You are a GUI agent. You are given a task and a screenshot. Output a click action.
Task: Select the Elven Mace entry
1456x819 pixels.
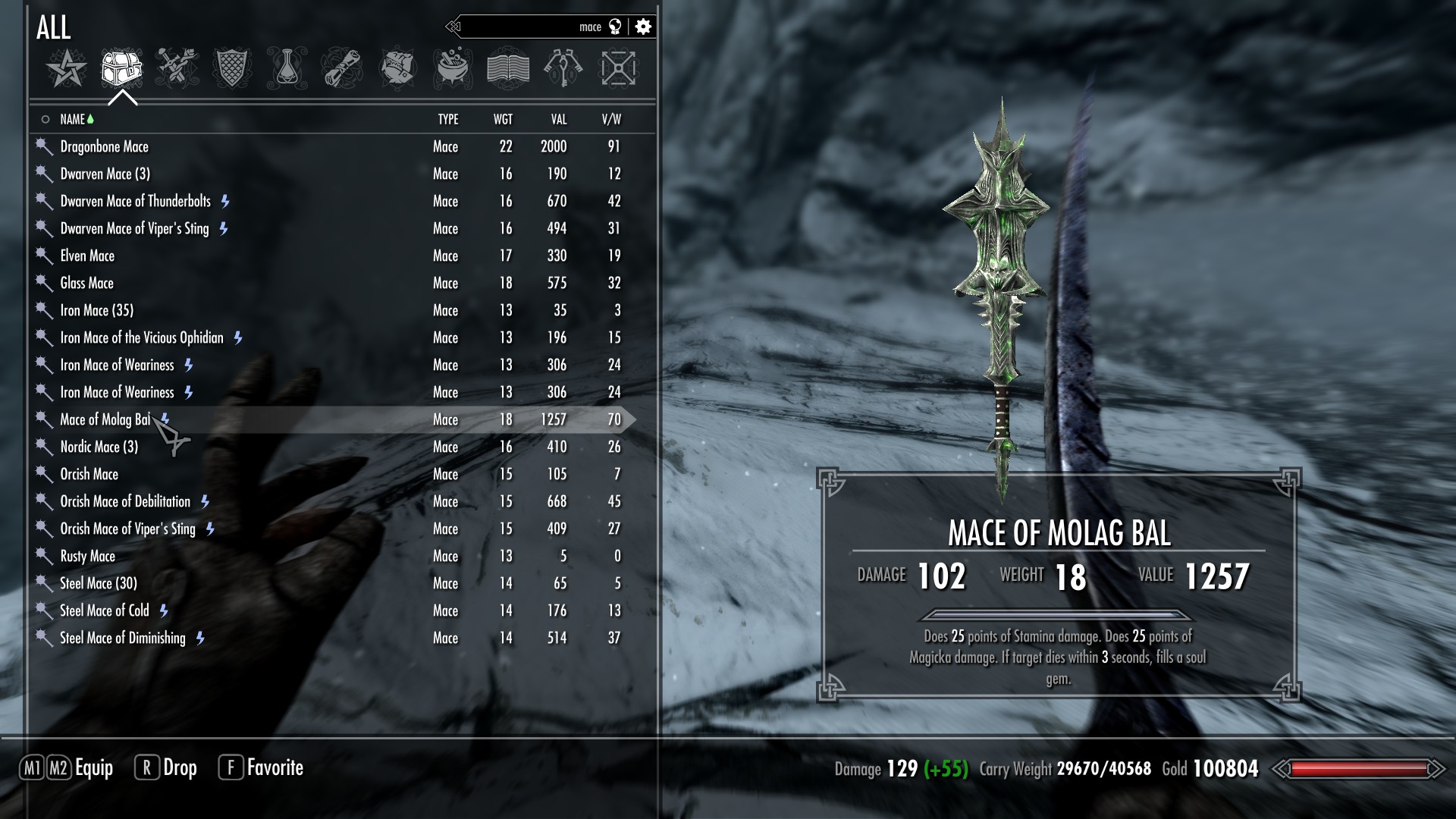click(x=87, y=256)
